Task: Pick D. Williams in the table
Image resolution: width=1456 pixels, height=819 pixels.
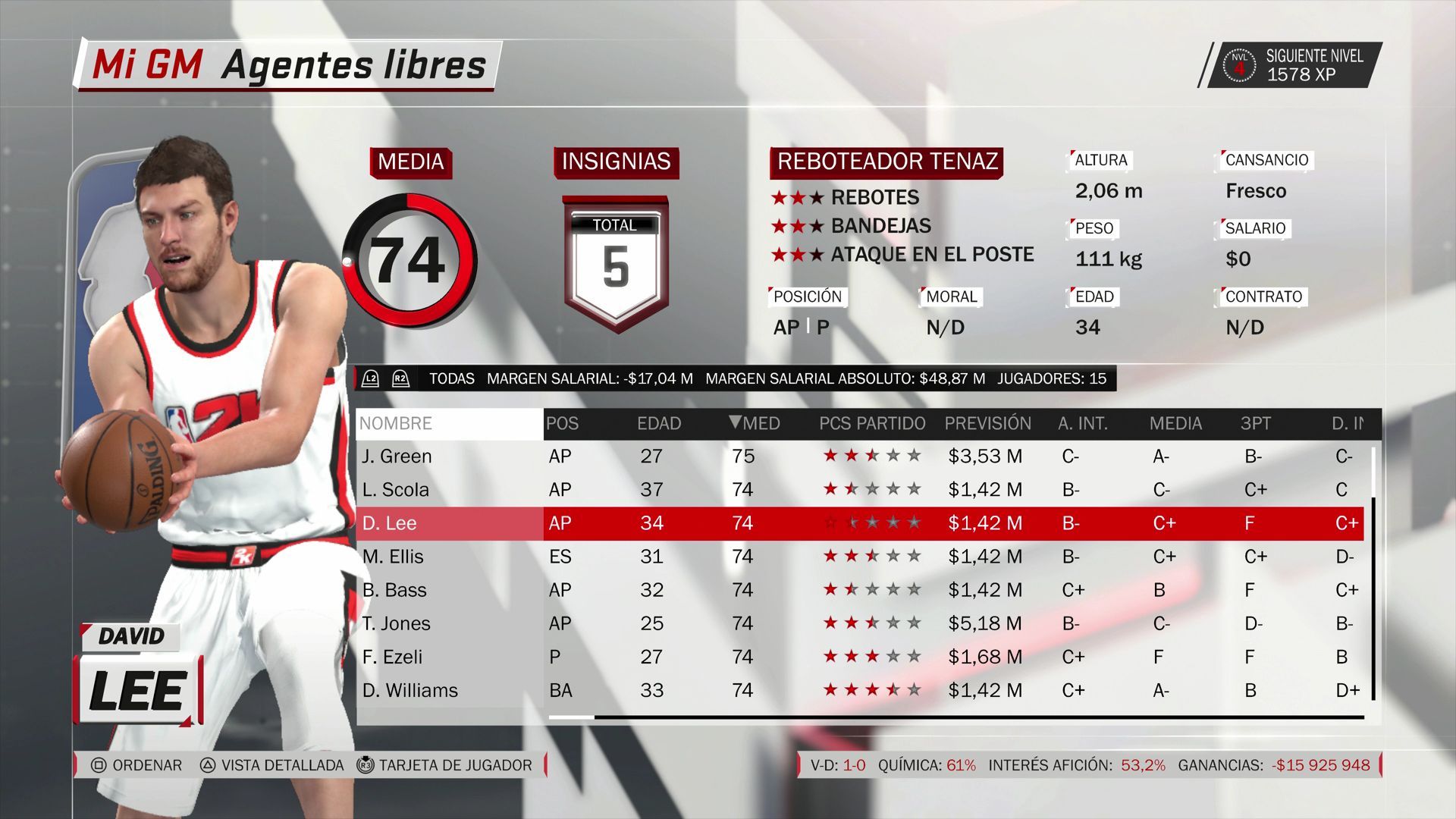Action: point(410,690)
